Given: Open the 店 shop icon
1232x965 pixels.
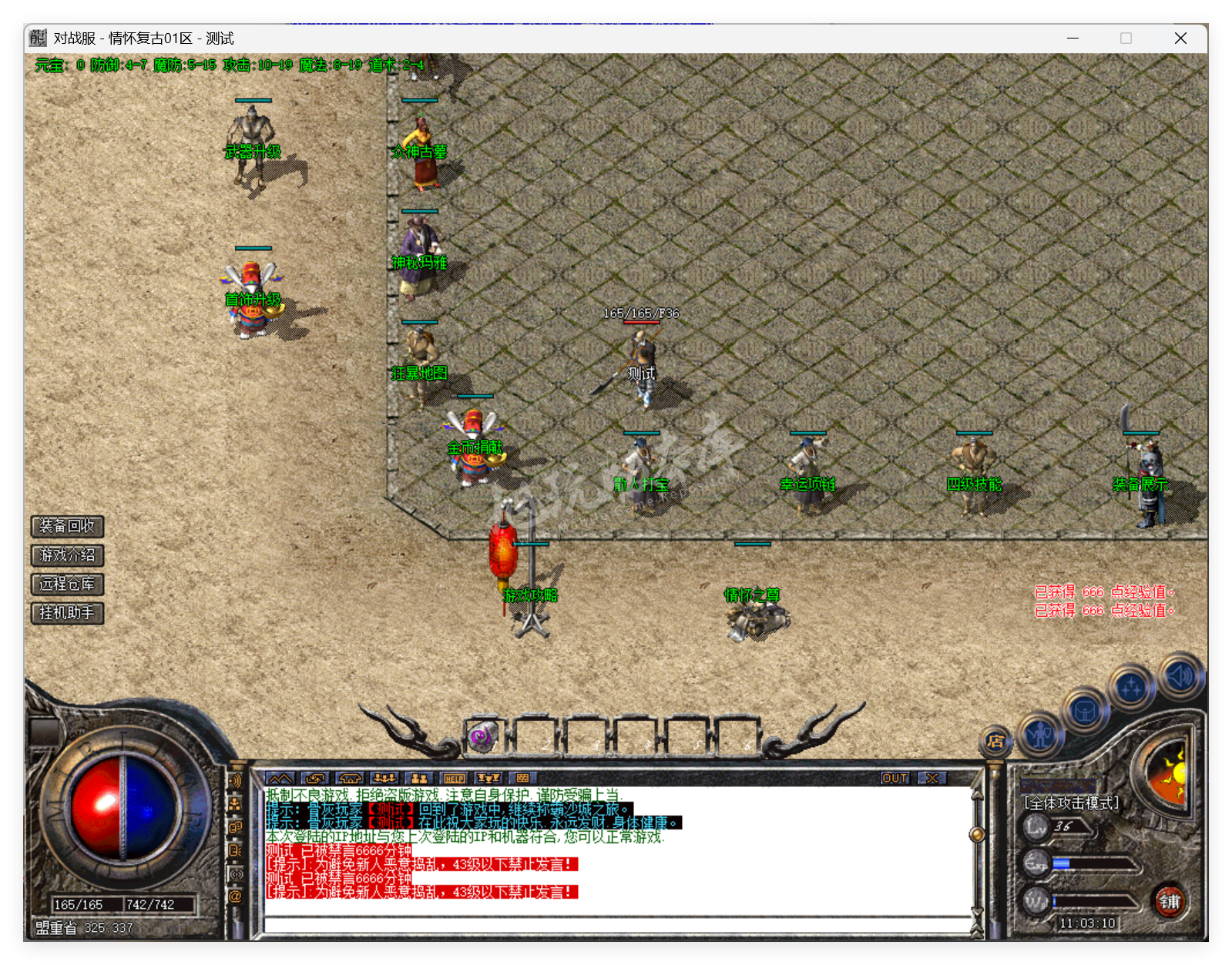Looking at the screenshot, I should click(995, 742).
